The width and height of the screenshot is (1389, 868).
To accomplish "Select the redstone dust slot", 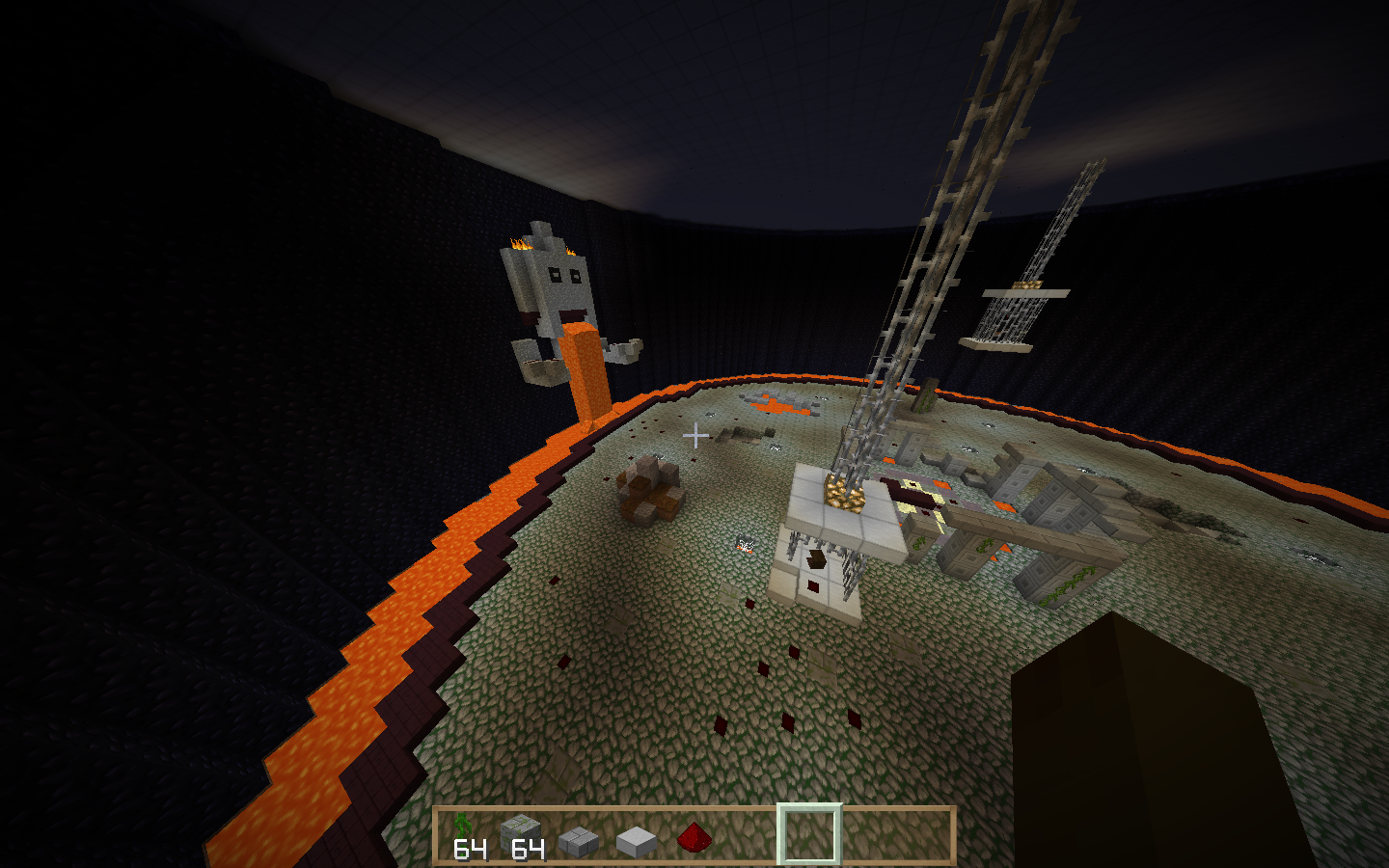I will (x=694, y=837).
